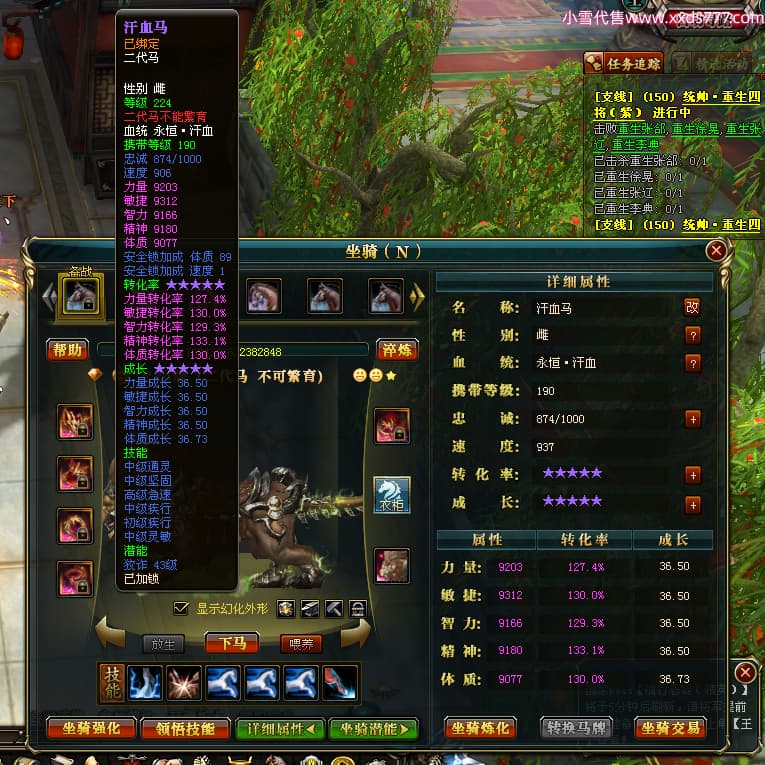Click the 帮助 help button
Image resolution: width=765 pixels, height=765 pixels.
[x=67, y=350]
